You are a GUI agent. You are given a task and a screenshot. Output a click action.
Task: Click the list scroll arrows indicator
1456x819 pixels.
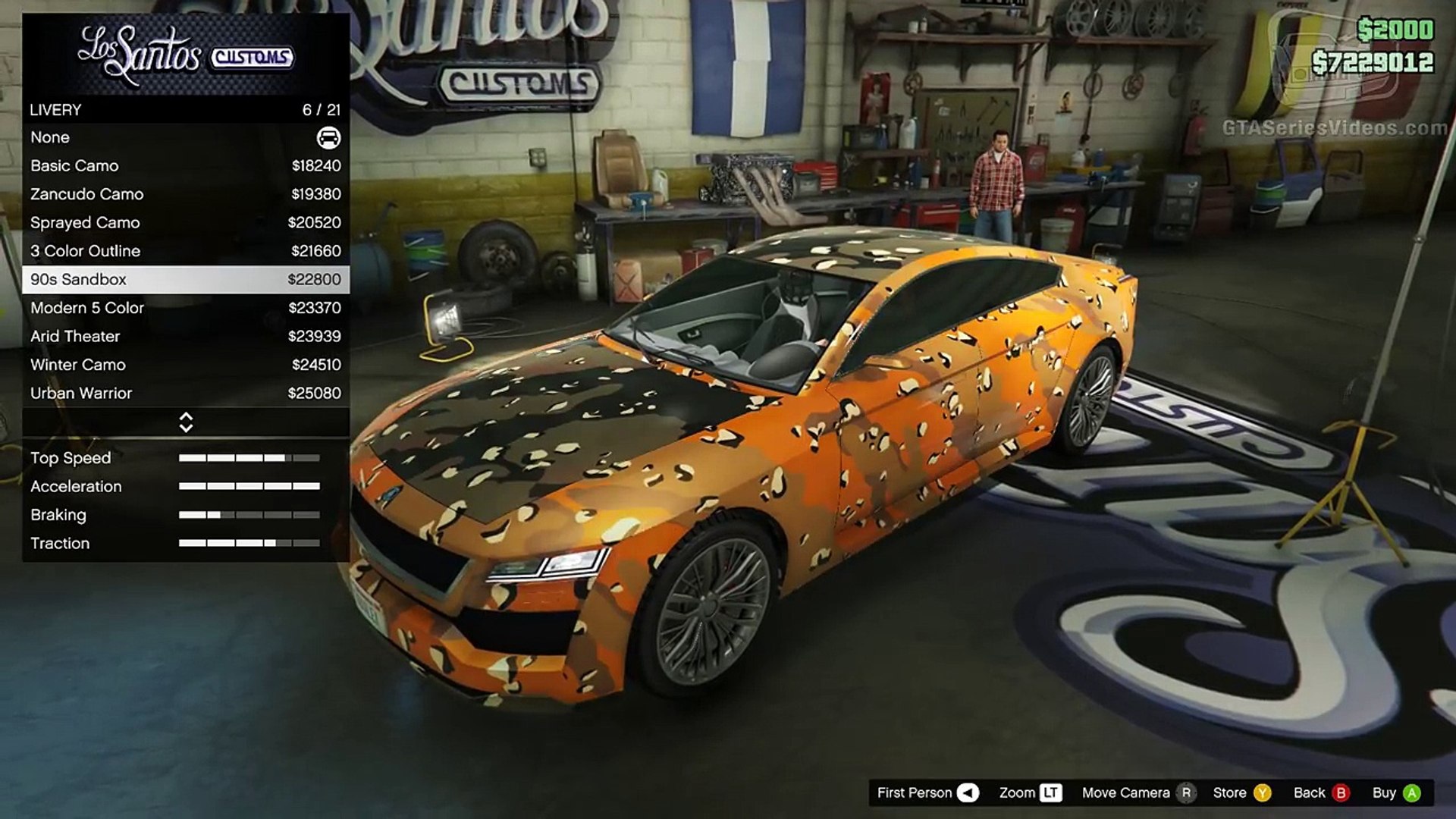point(186,422)
